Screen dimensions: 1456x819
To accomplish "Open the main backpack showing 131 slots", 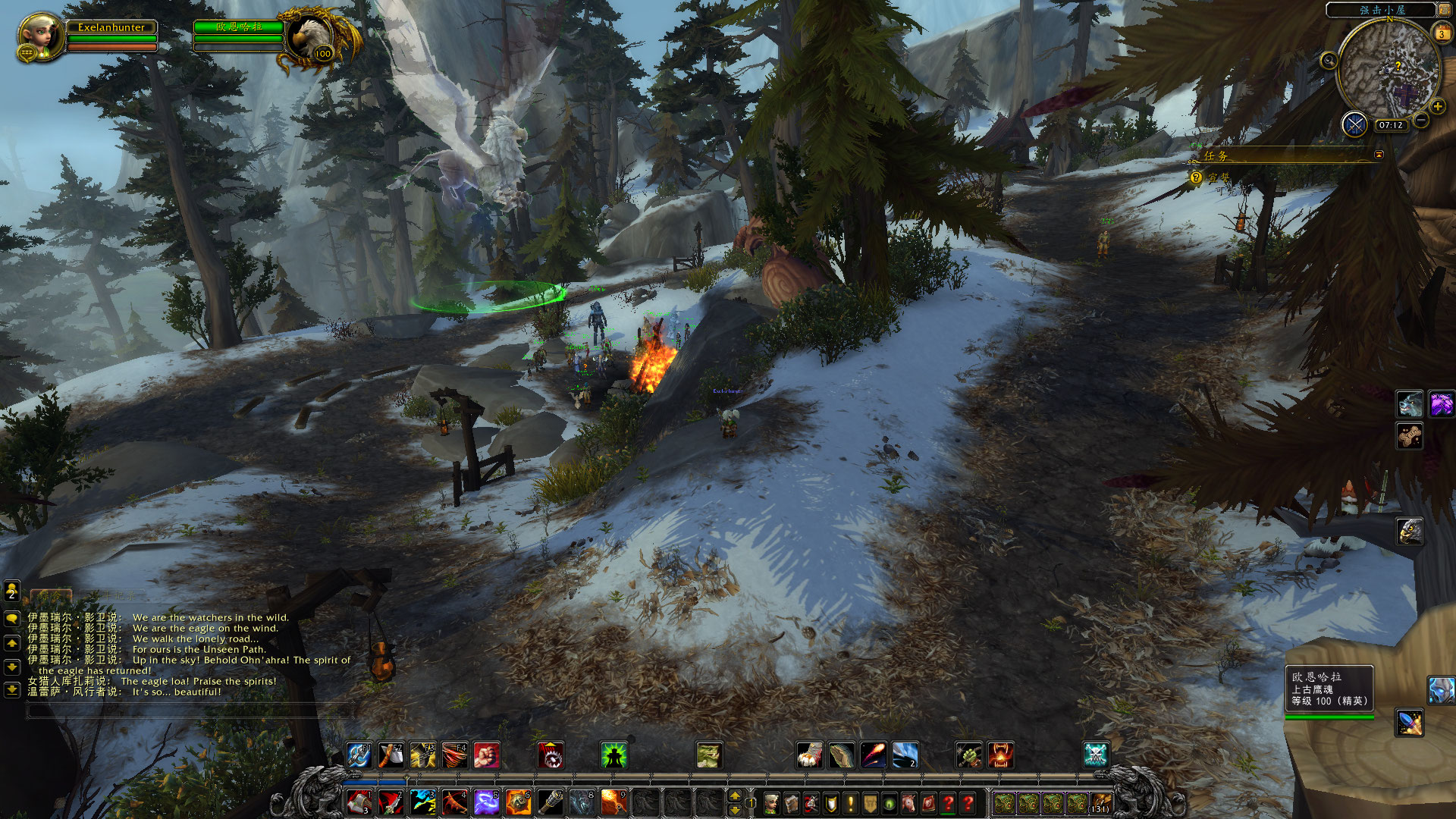I will click(1100, 802).
